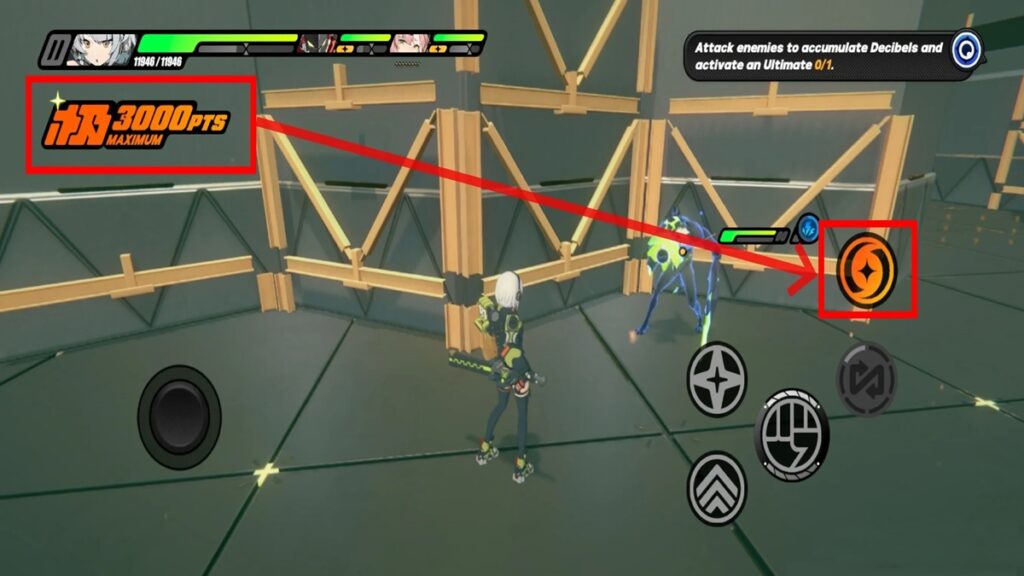
Task: Tap the virtual movement joystick
Action: 180,416
